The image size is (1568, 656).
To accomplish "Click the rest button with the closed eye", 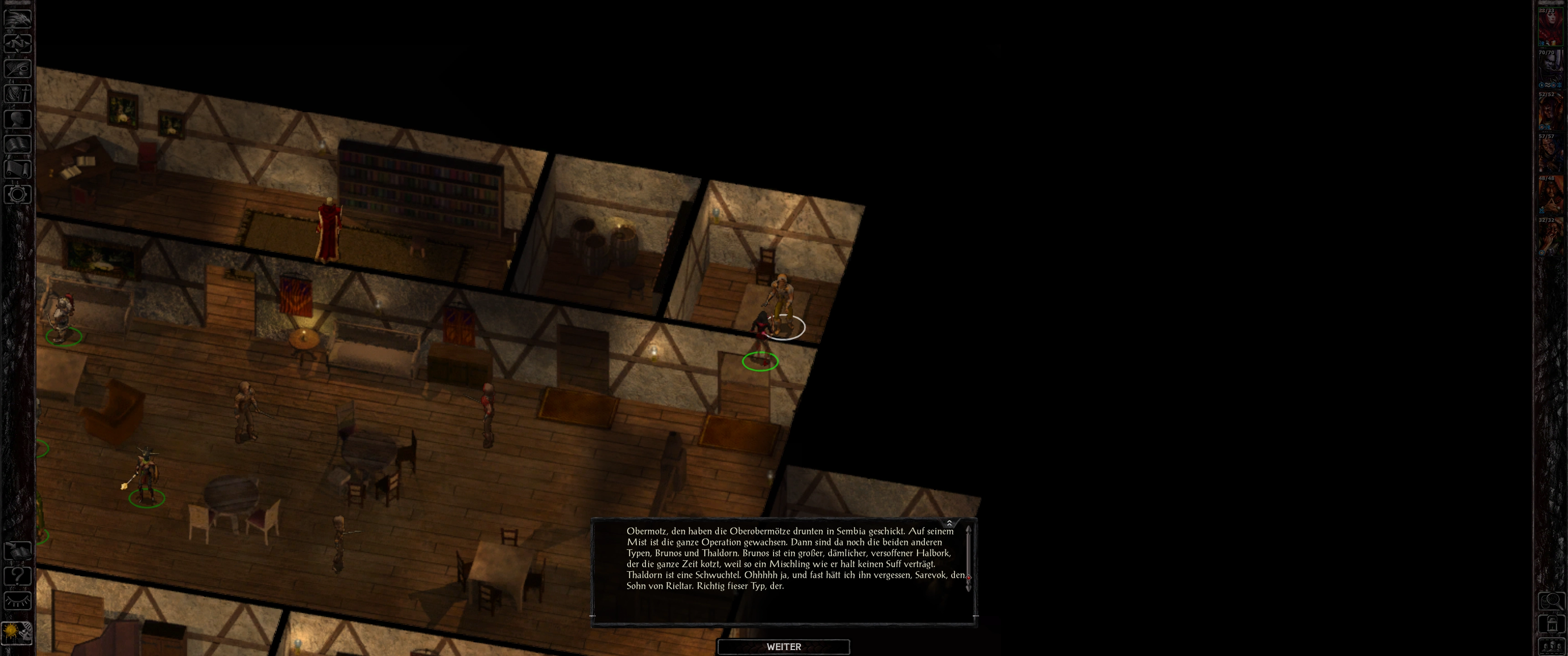I will coord(18,601).
